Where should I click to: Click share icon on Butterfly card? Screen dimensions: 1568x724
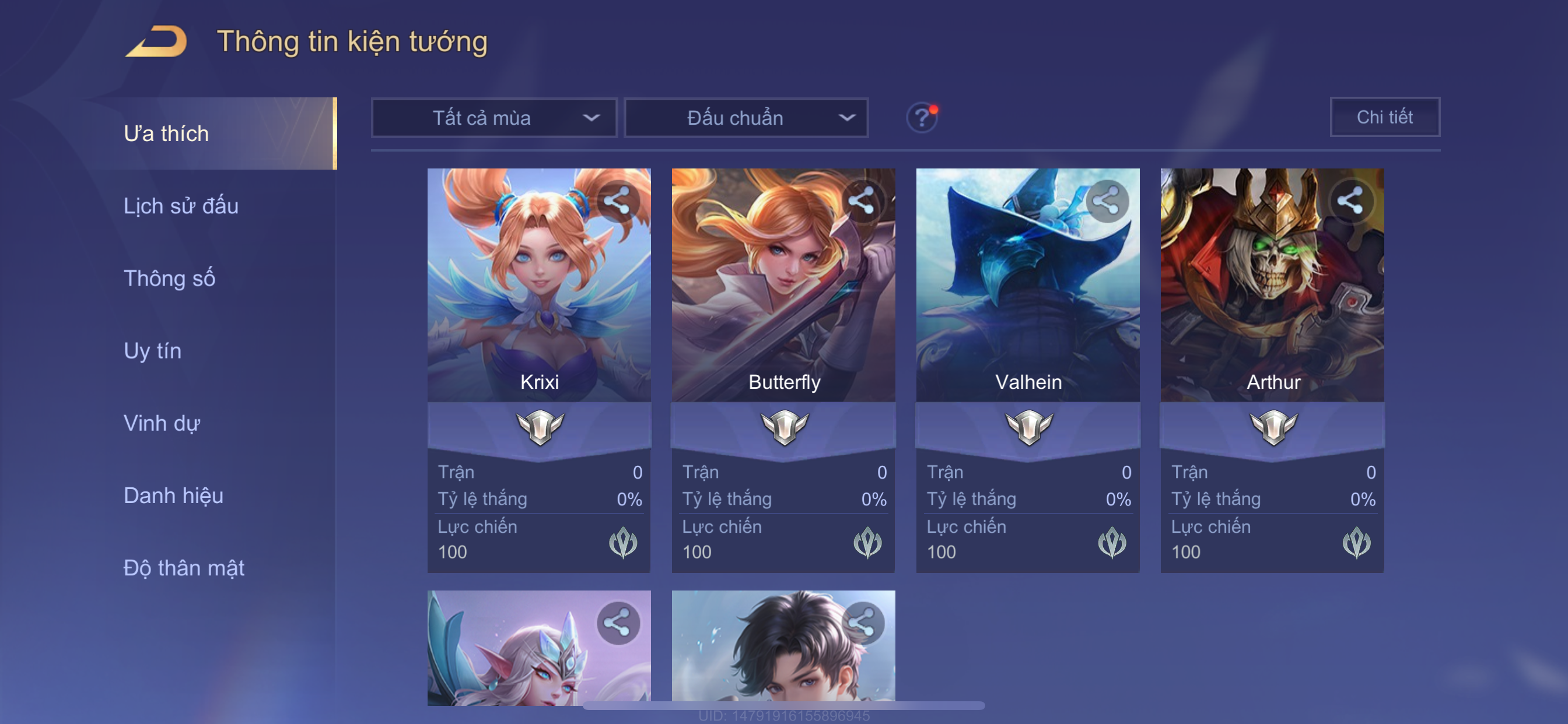862,201
